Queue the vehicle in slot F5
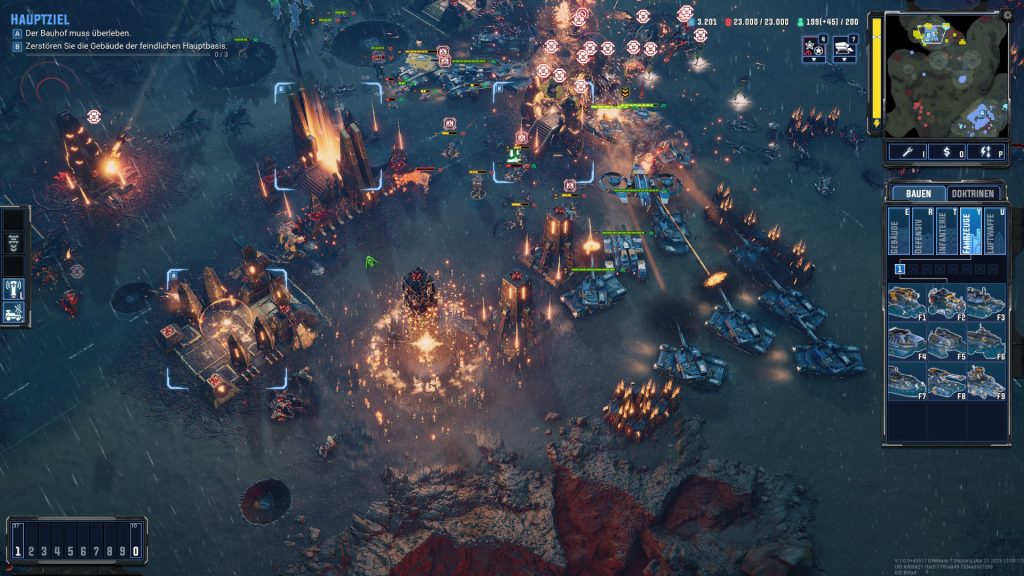Screen dimensions: 1024x576 (x=946, y=341)
